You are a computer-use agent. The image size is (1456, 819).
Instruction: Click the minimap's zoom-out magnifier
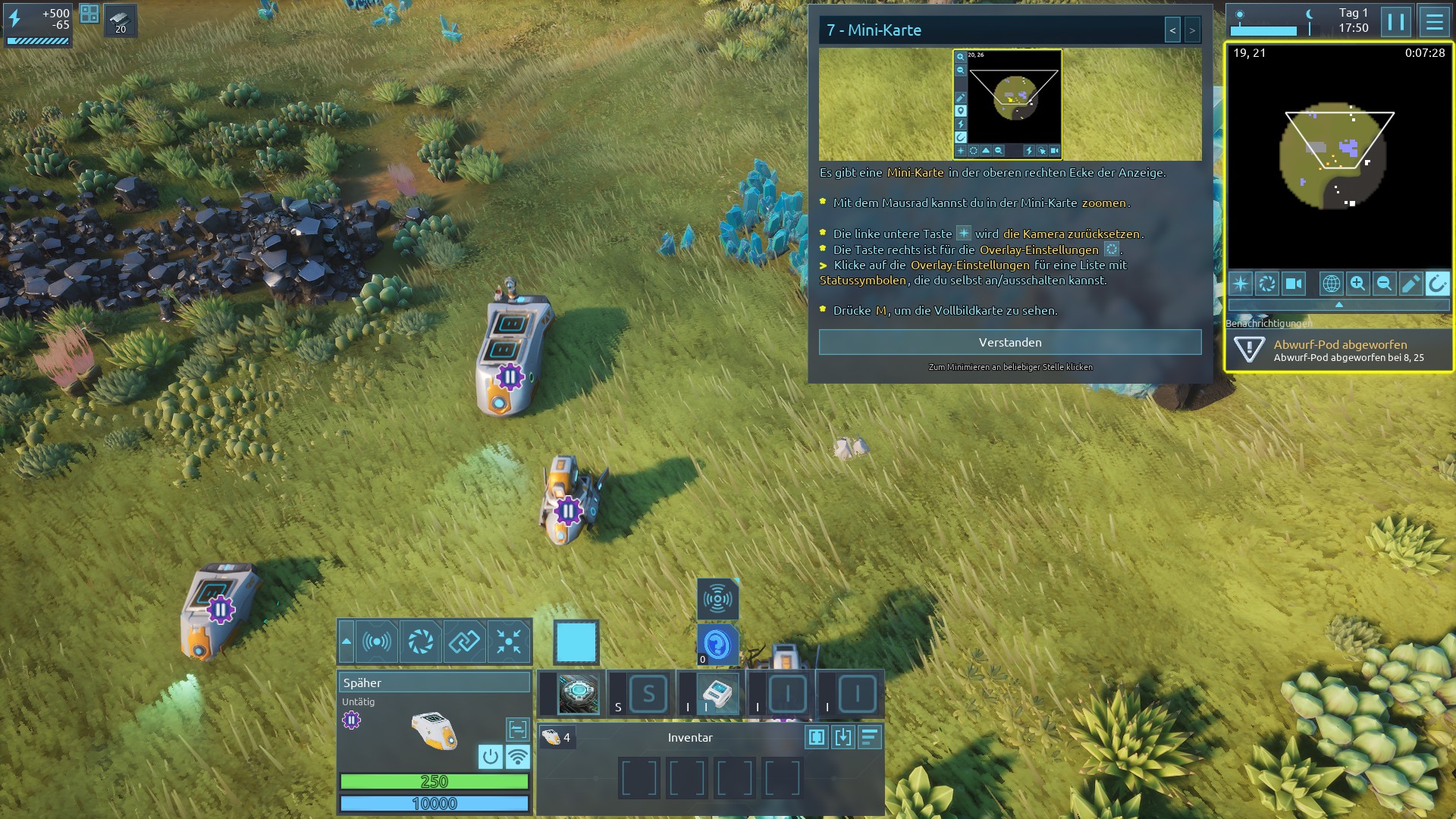click(x=1384, y=284)
